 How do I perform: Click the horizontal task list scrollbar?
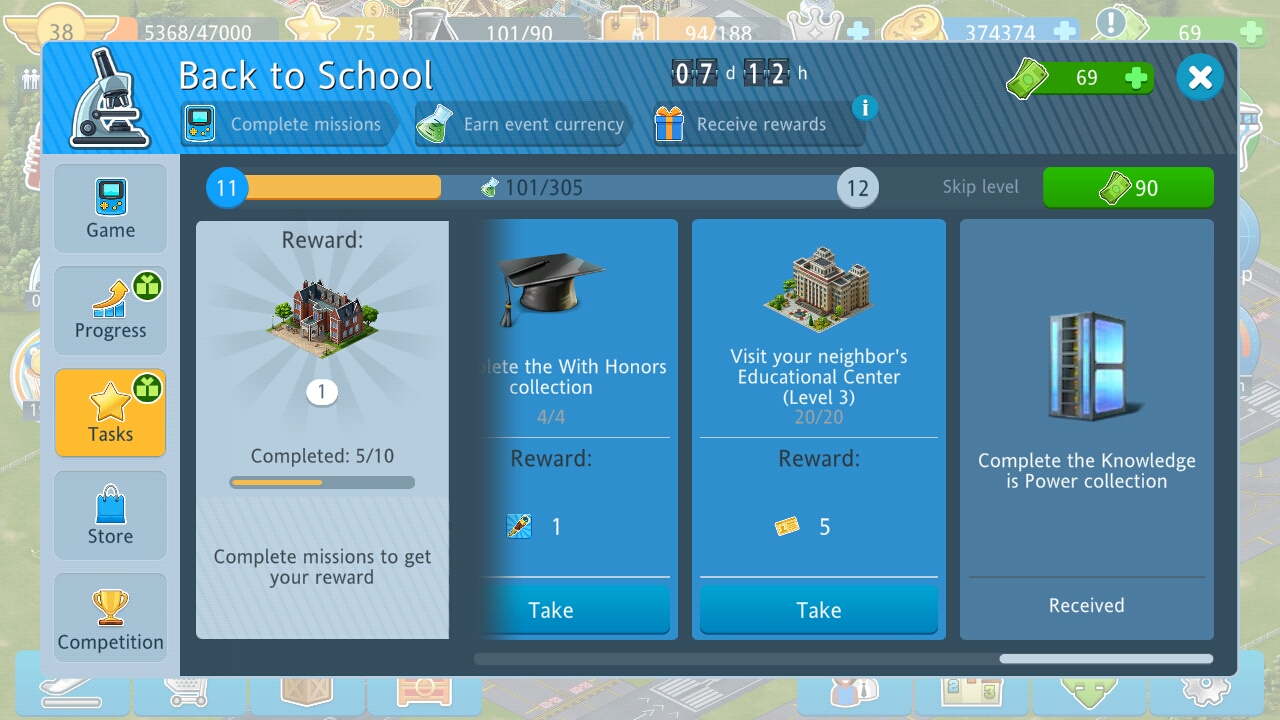[1105, 659]
